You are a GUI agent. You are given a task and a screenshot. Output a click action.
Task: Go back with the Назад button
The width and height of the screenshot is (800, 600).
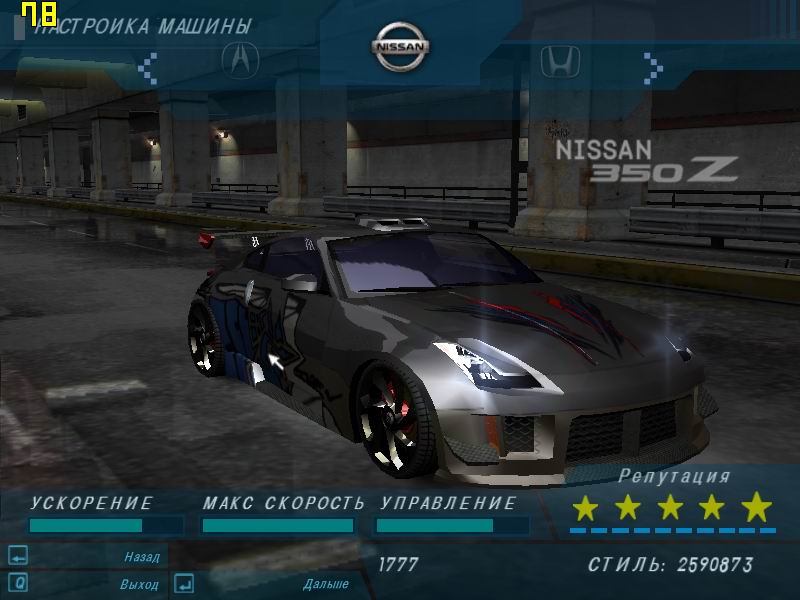click(x=141, y=556)
